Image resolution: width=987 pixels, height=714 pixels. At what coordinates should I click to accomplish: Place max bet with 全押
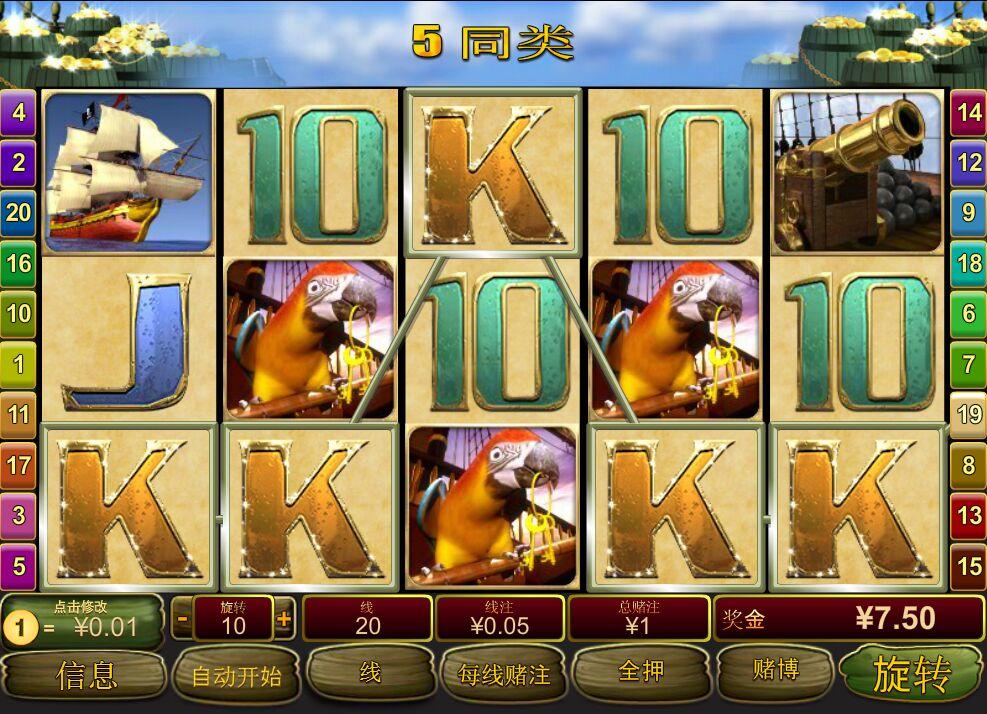click(641, 672)
